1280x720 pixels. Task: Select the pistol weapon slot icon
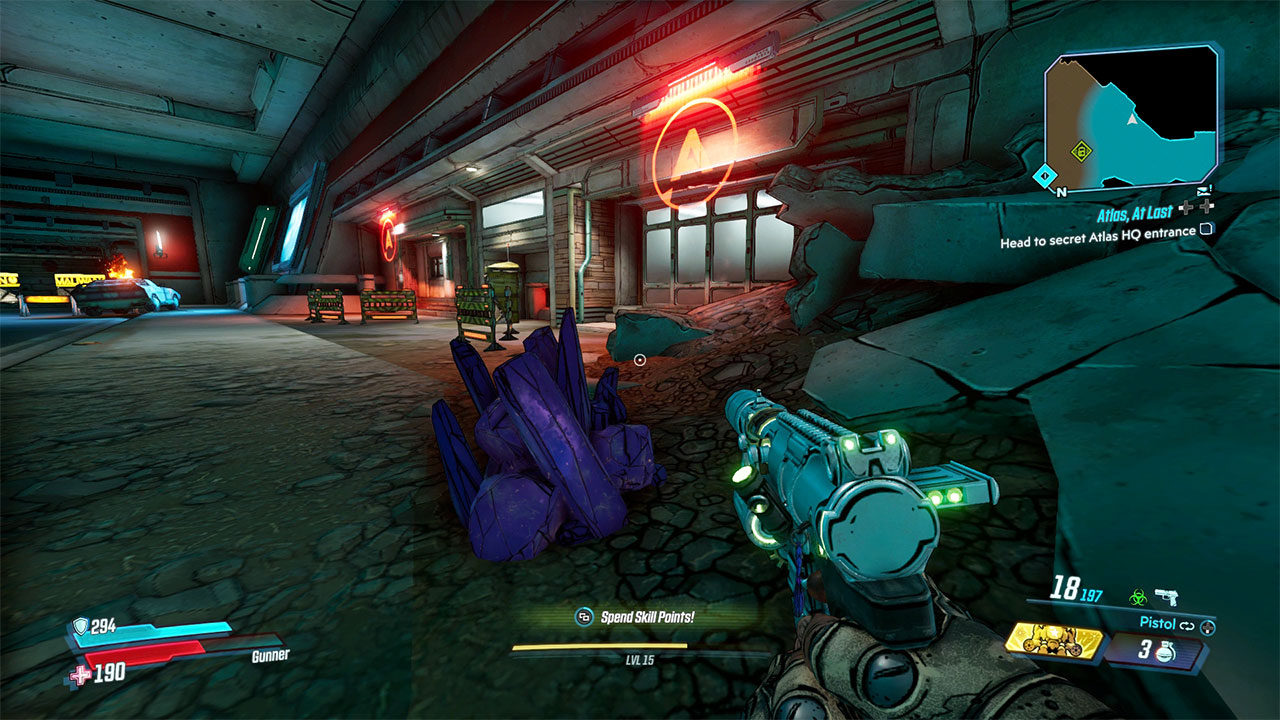pyautogui.click(x=1166, y=598)
